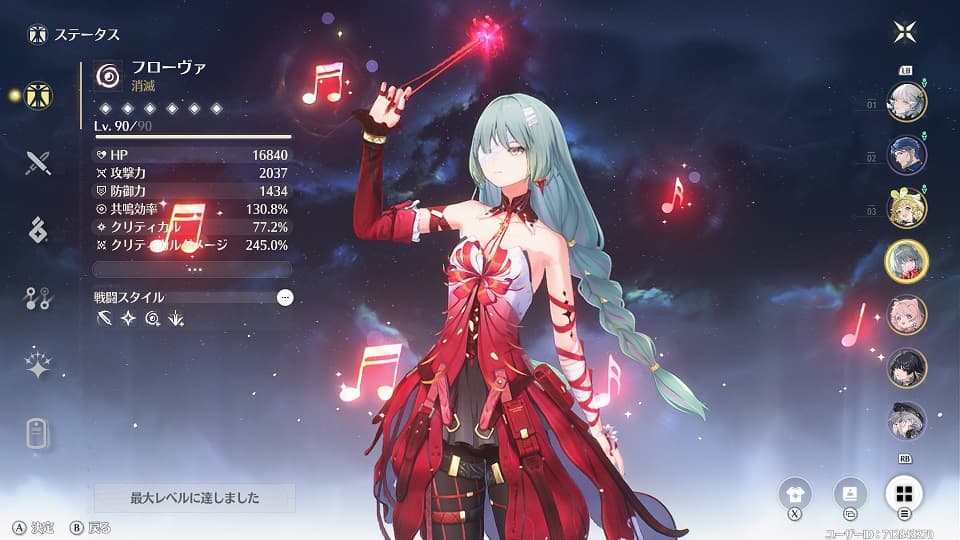Click the Disappearance attribute spiral icon
The image size is (960, 540).
[x=107, y=76]
